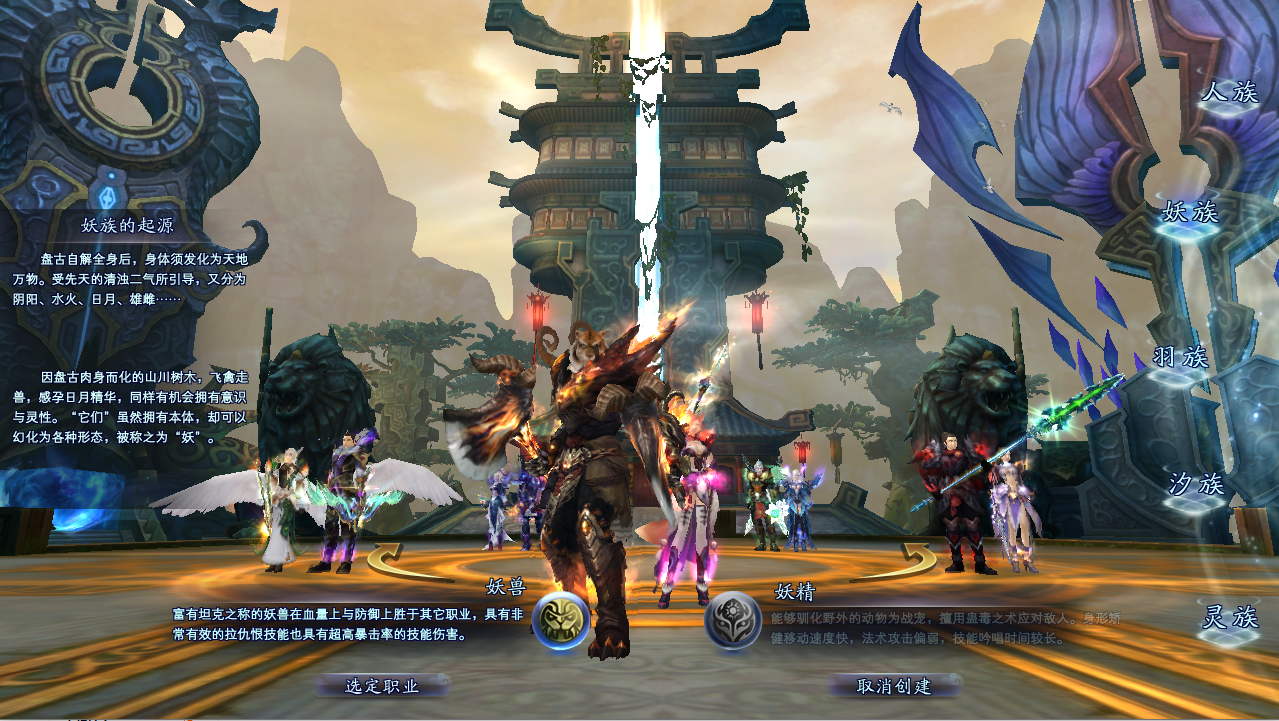This screenshot has height=721, width=1279.
Task: Select the 妖精 class emblem icon
Action: (733, 620)
